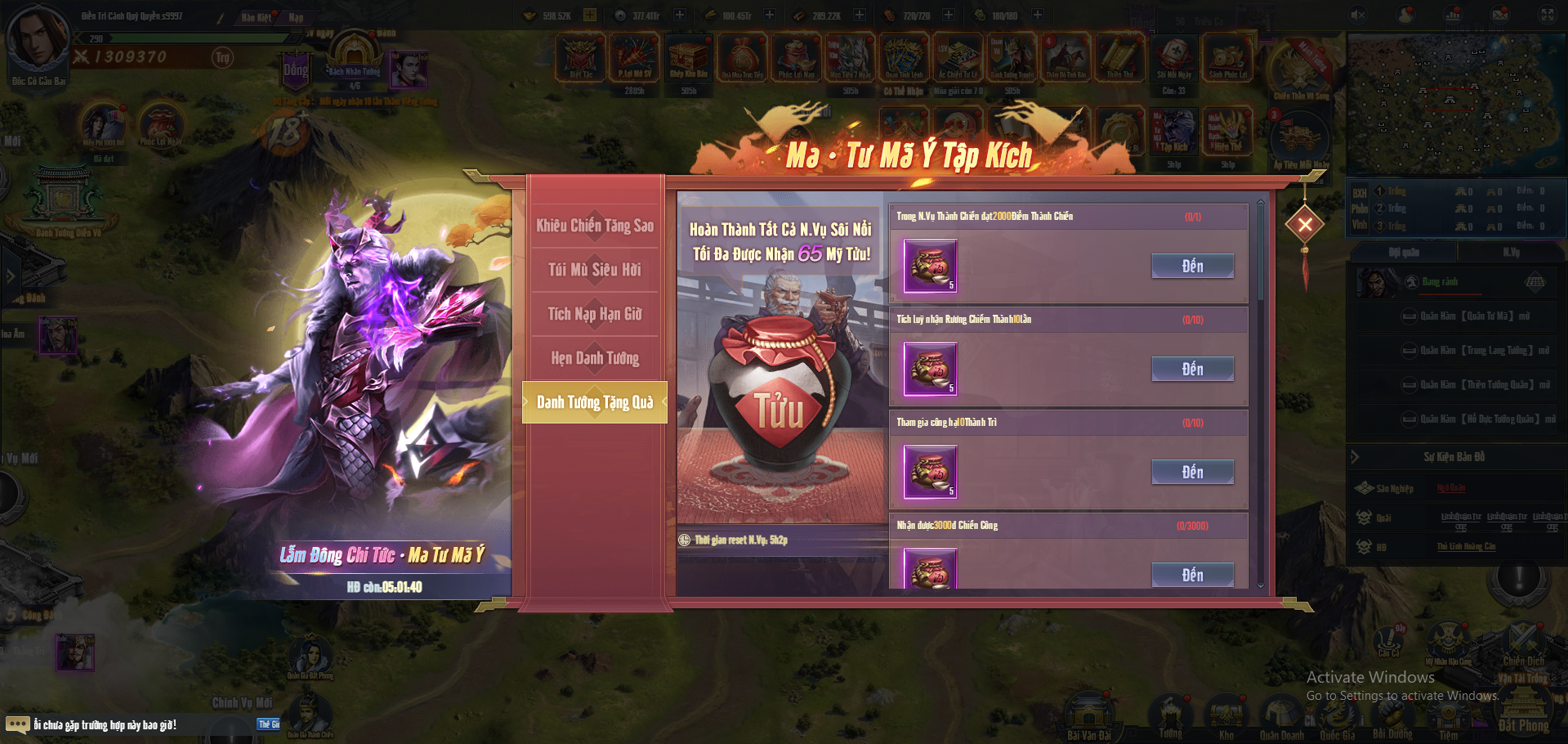Go to the Rương Chiếm Thành task
This screenshot has height=744, width=1568.
(x=1192, y=370)
